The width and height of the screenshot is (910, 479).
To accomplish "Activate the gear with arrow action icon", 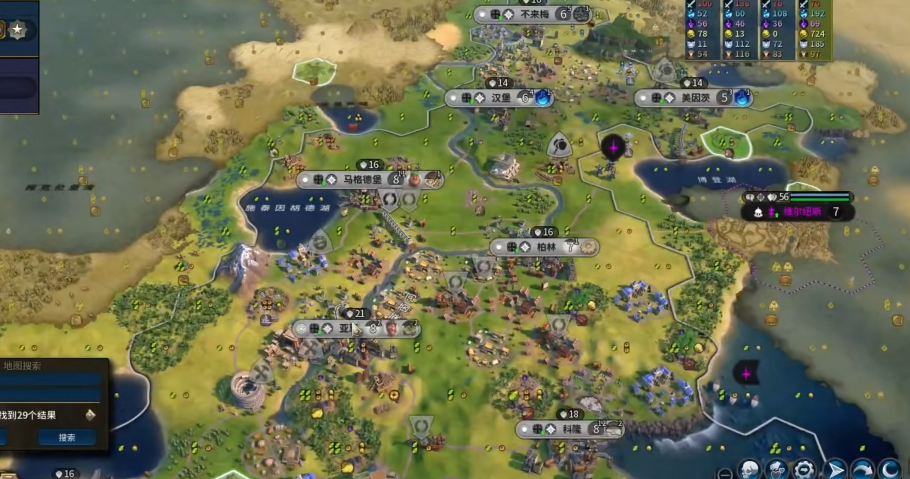I will 804,469.
